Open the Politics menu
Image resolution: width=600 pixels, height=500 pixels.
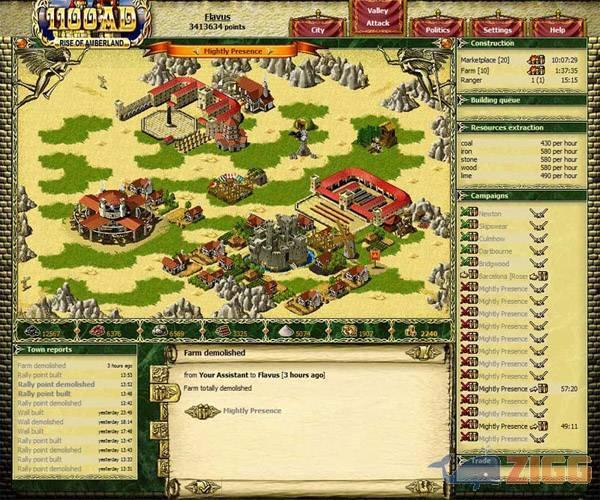(x=437, y=30)
